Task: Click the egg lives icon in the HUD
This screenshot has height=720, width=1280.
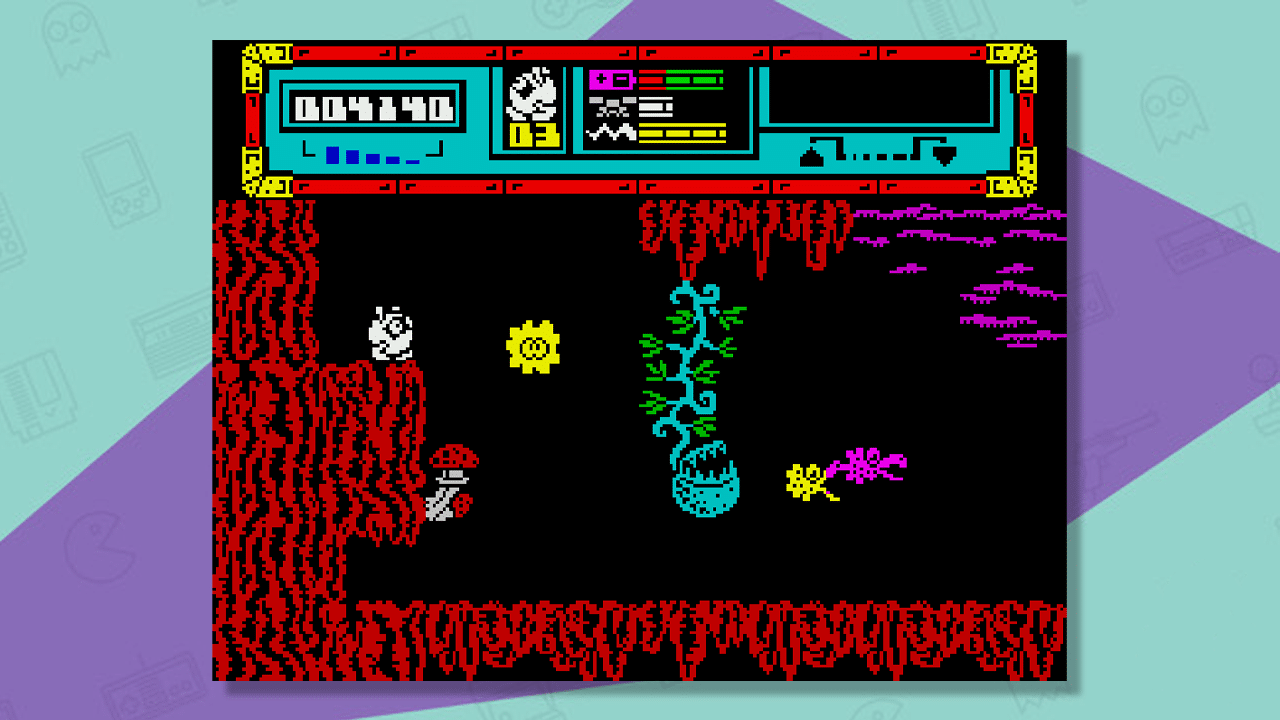Action: tap(532, 96)
